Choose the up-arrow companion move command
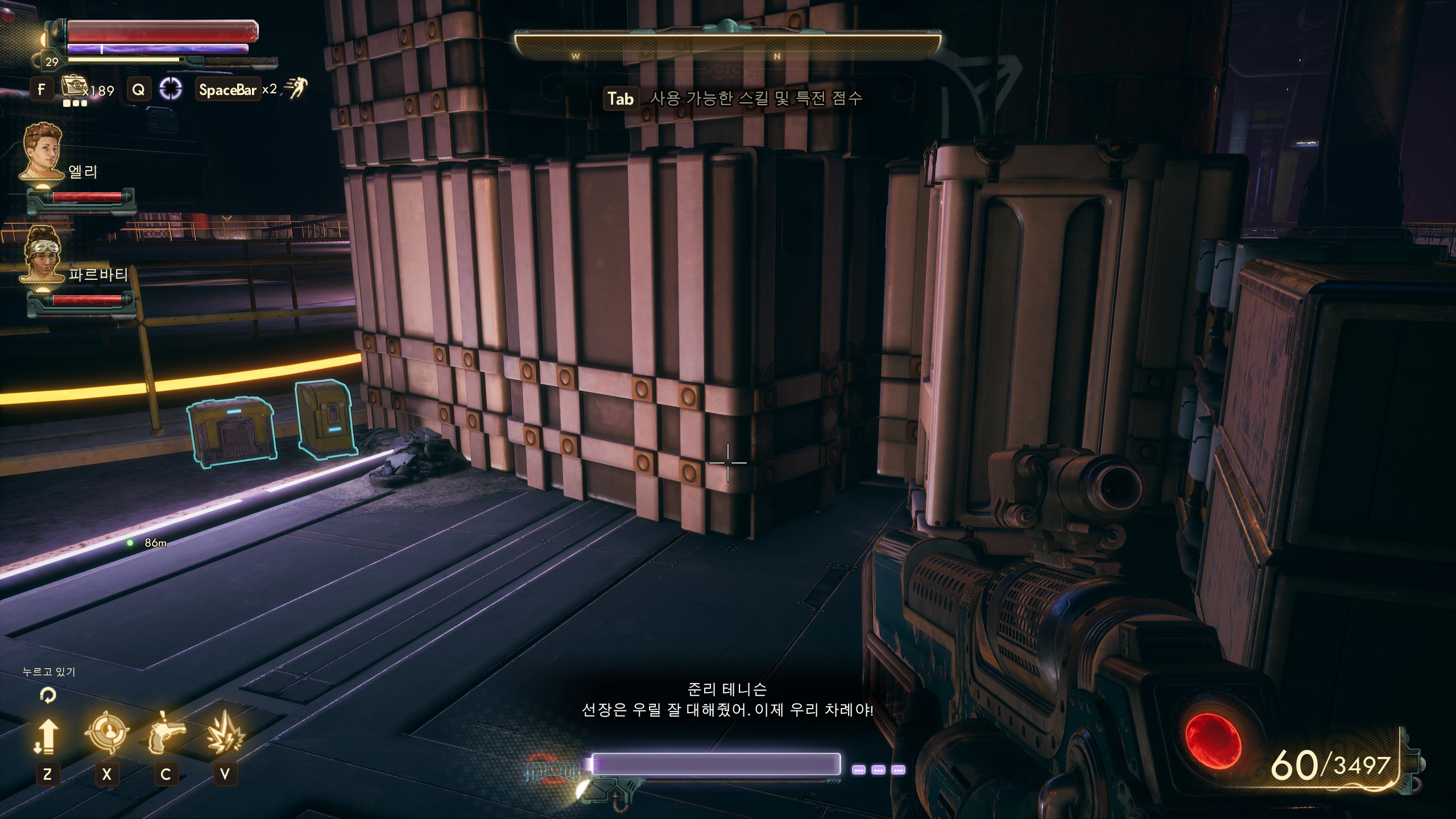1456x819 pixels. pyautogui.click(x=47, y=735)
